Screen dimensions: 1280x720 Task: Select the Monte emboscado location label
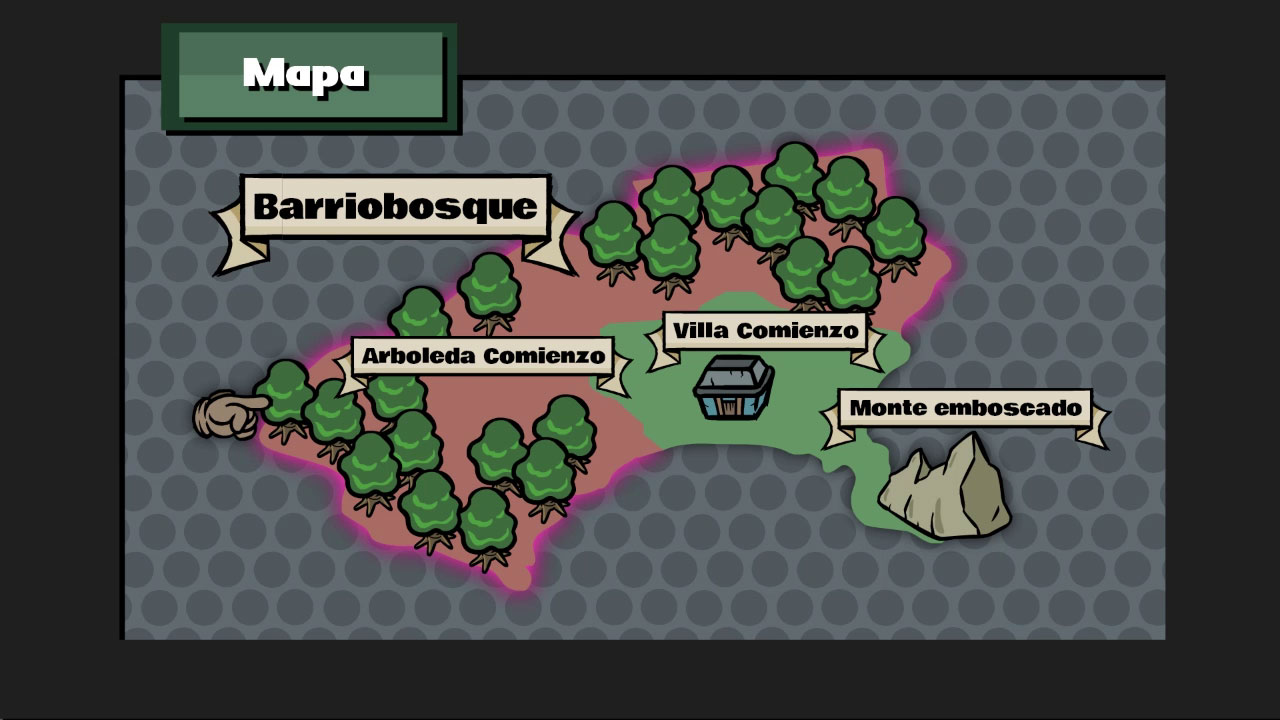(x=965, y=408)
